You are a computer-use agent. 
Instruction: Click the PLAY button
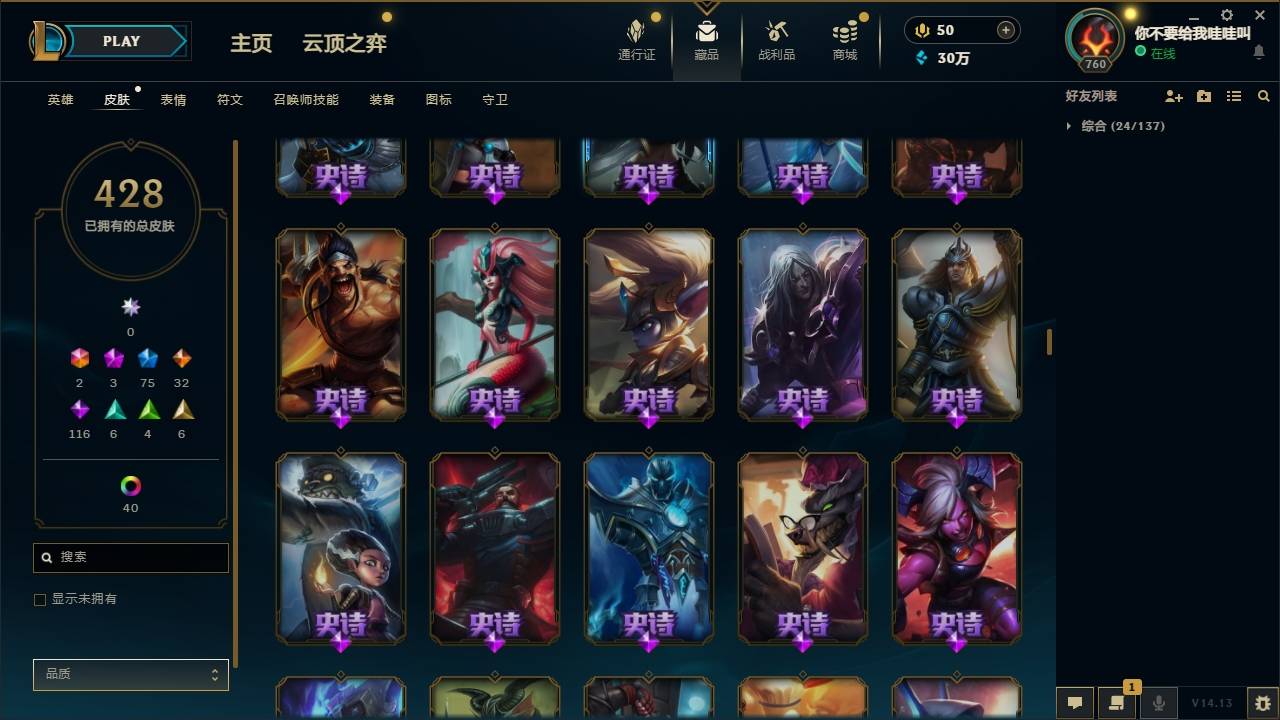121,41
